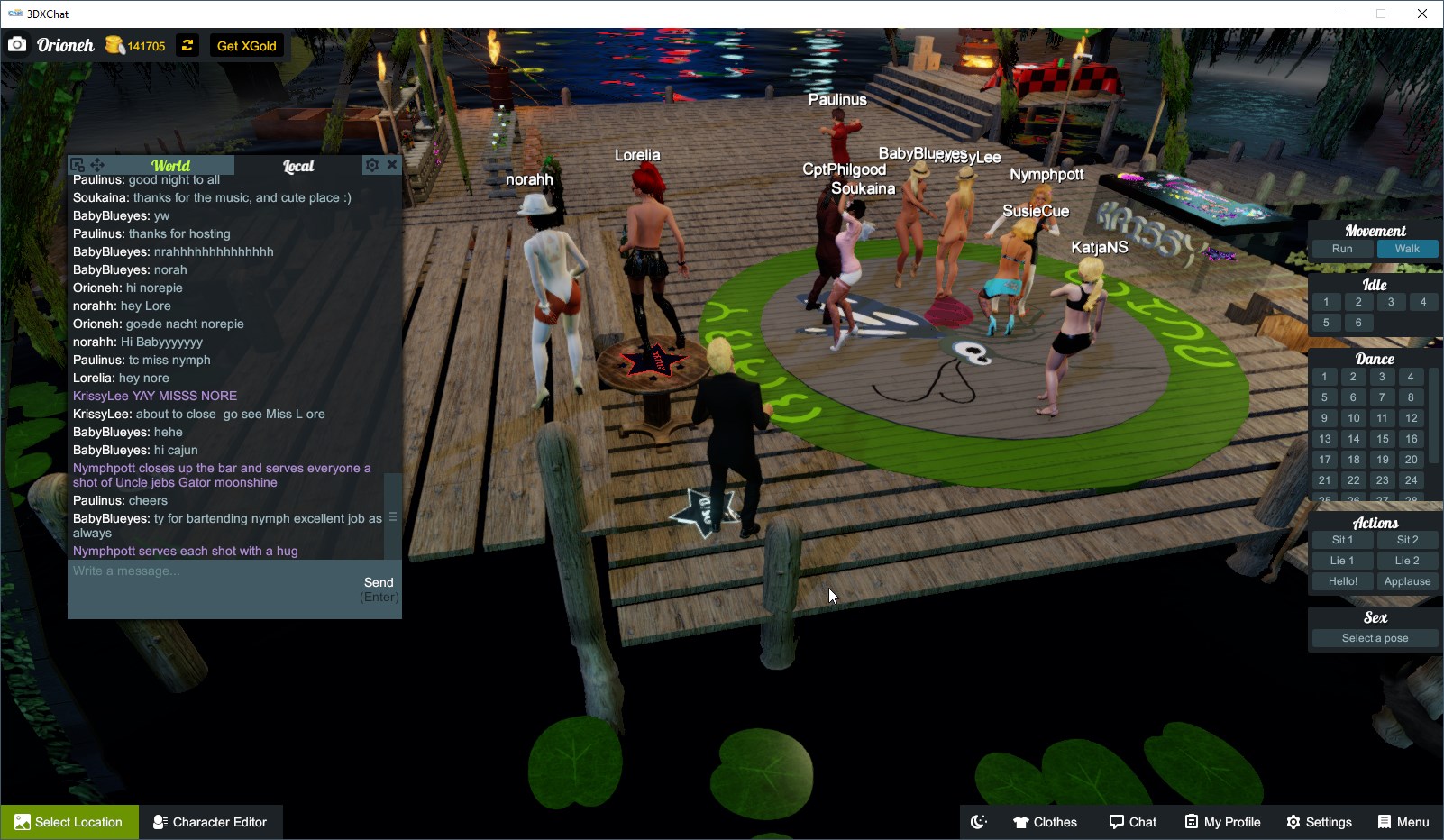
Task: Keep movement set to Walk
Action: click(x=1408, y=249)
